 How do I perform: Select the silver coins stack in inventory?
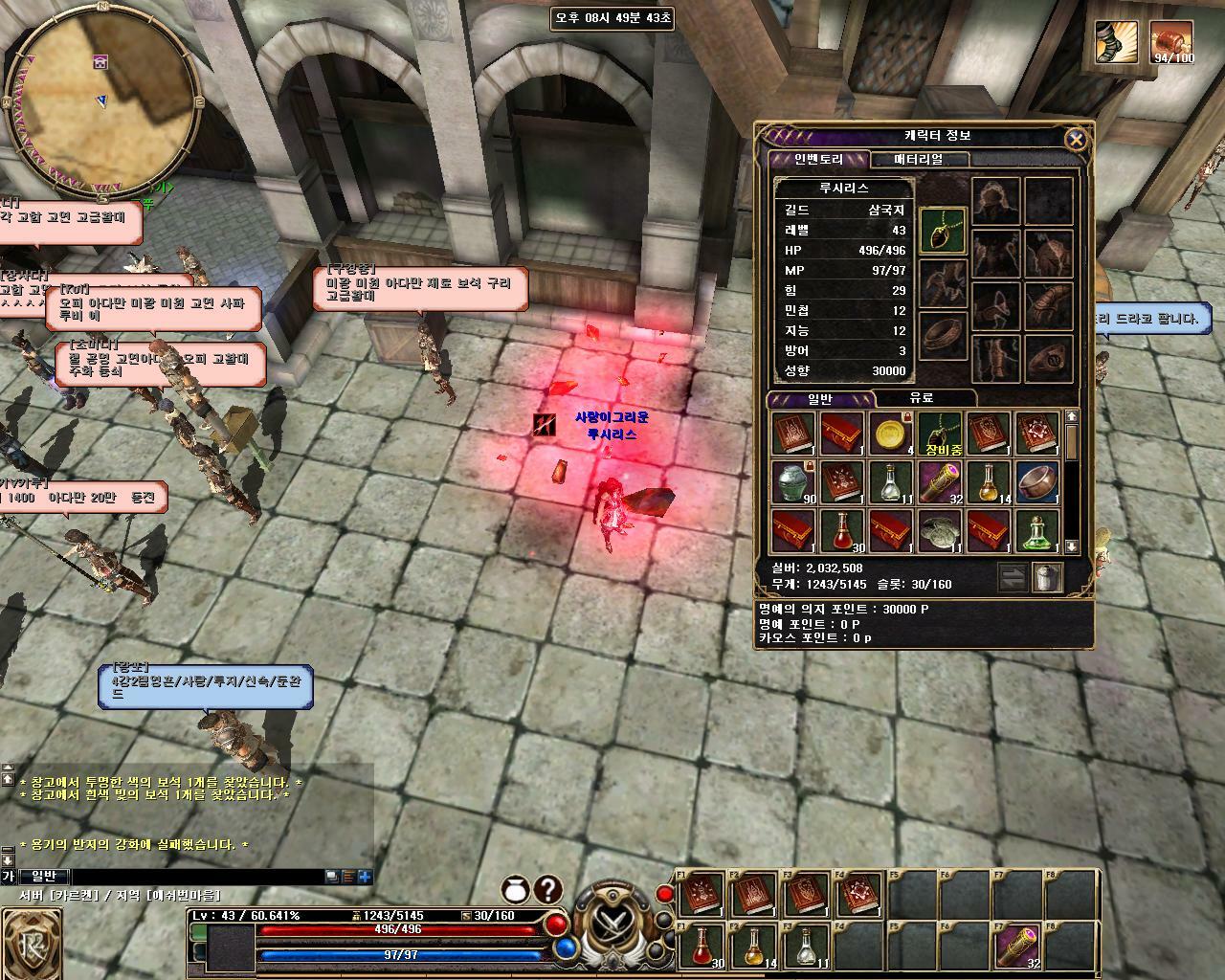tap(940, 532)
